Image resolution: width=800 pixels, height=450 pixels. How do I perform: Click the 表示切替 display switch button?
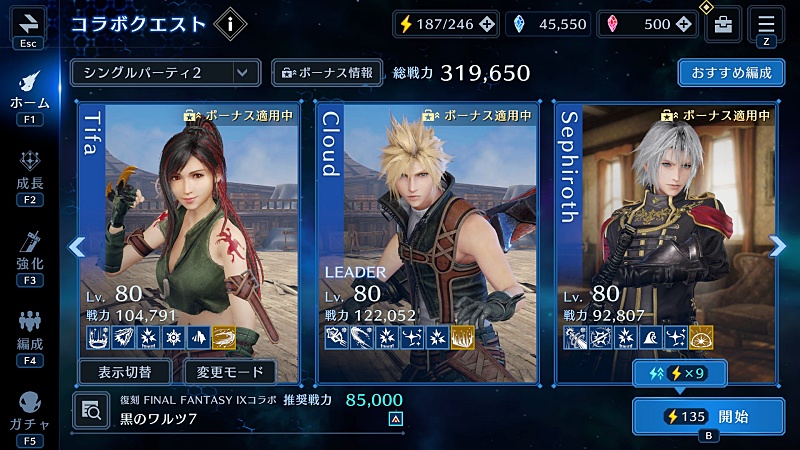click(x=125, y=372)
